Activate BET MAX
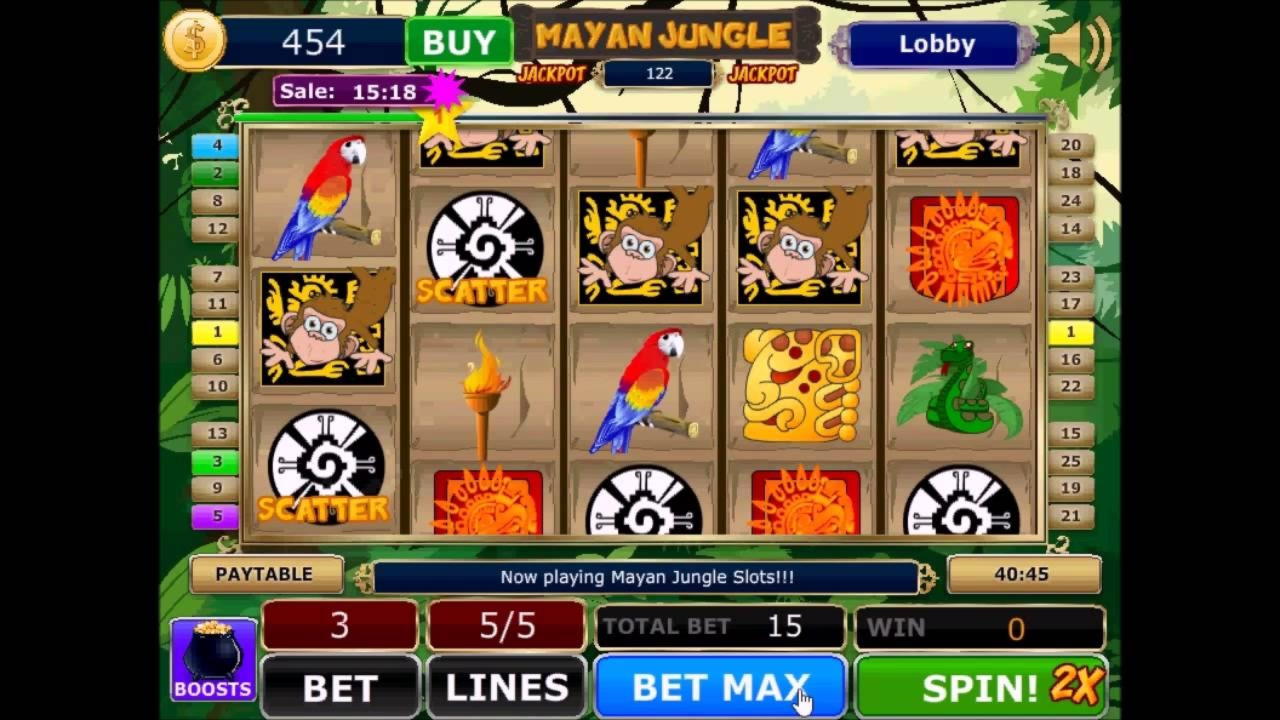Image resolution: width=1280 pixels, height=720 pixels. (718, 687)
